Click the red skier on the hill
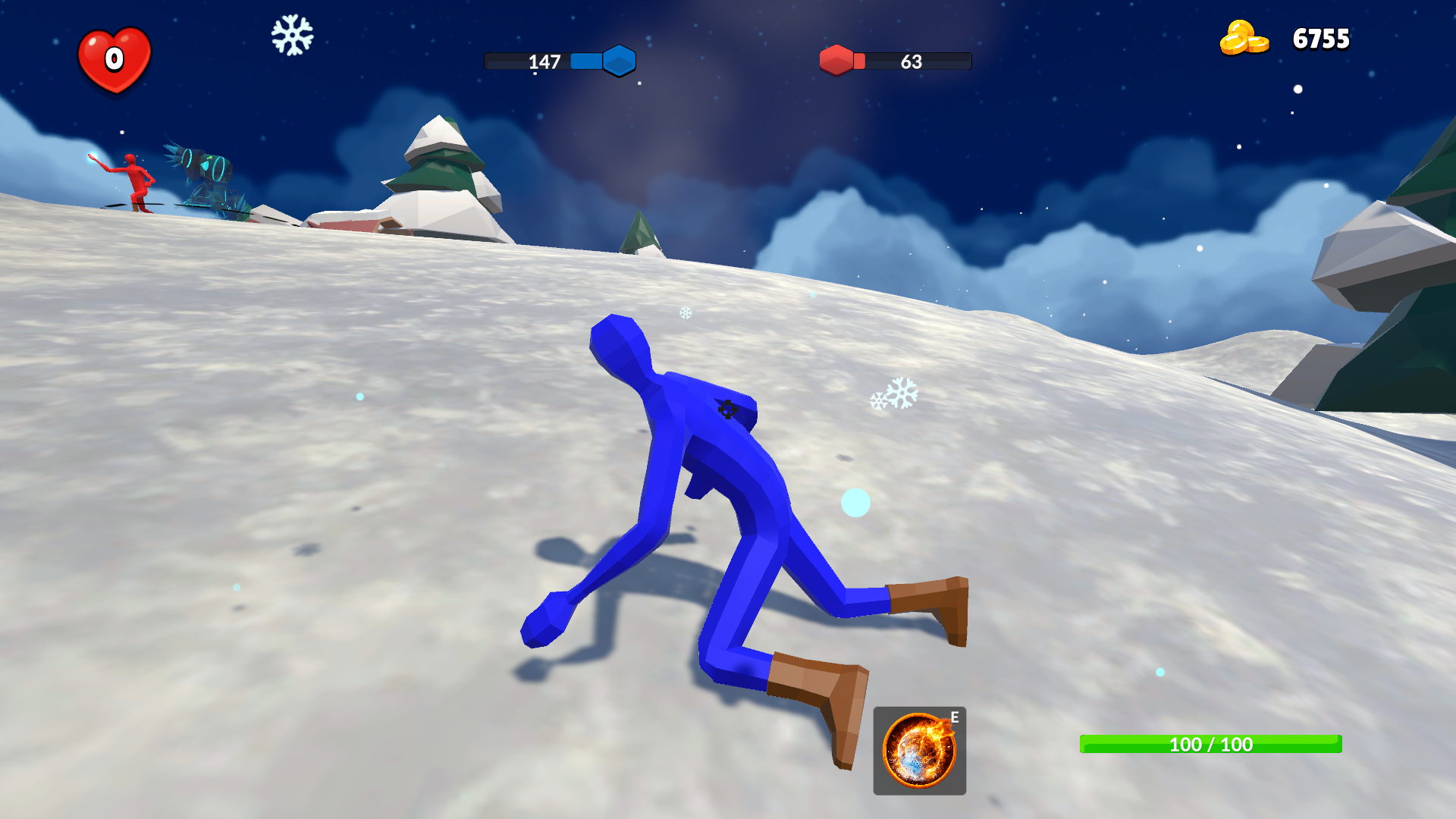Screen dimensions: 1456x819 (x=135, y=176)
